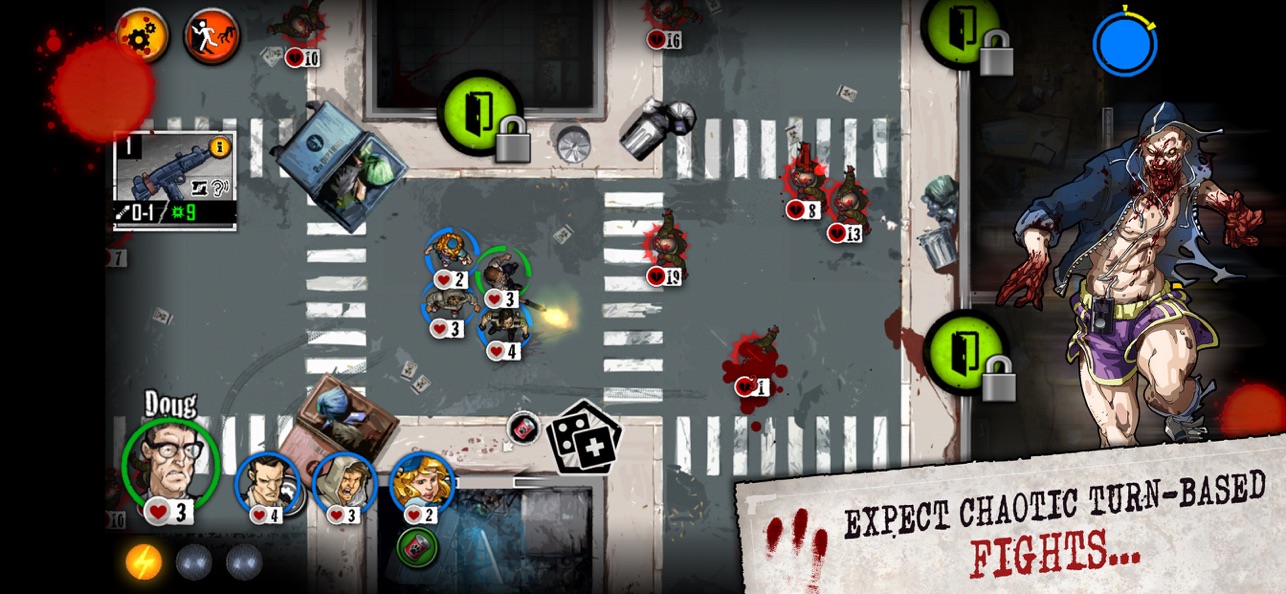Switch to the hooded survivor portrait

(x=344, y=484)
